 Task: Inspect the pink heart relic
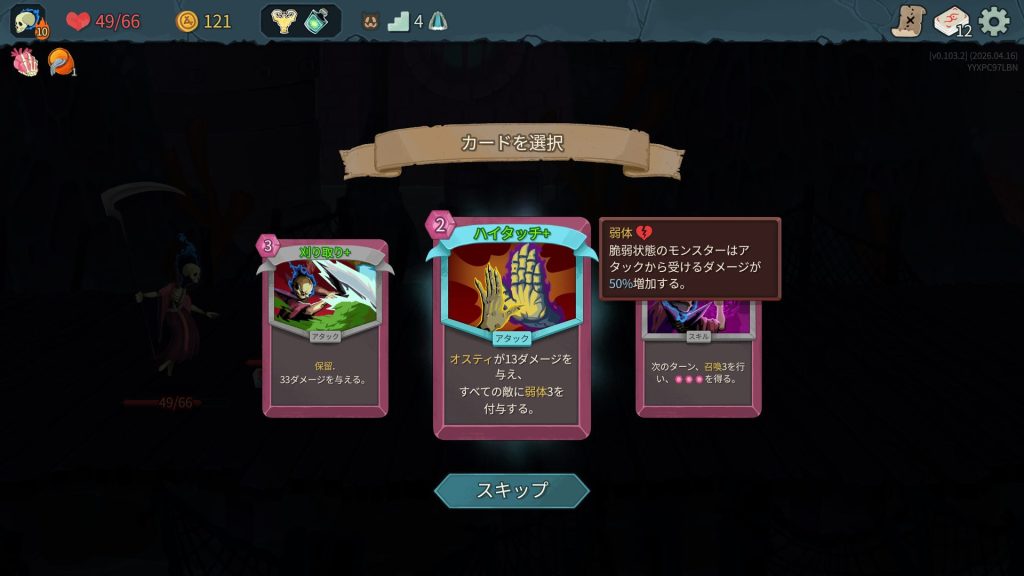(25, 62)
